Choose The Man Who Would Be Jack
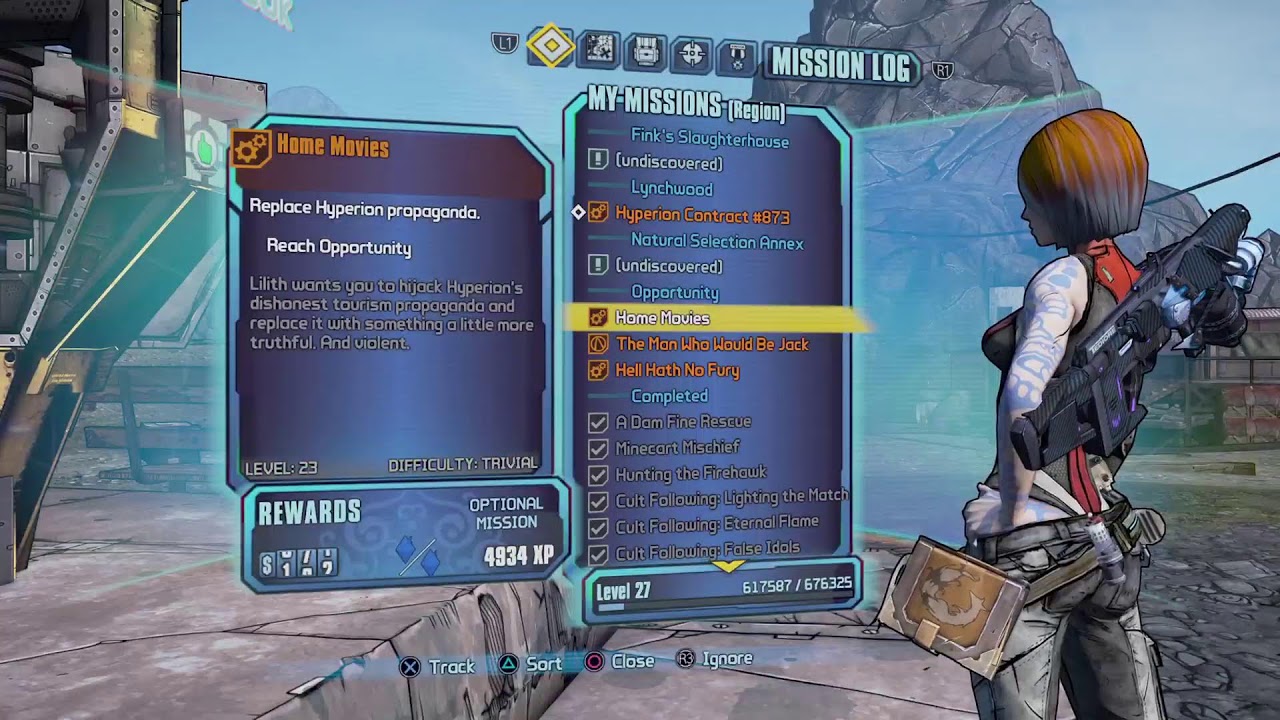Image resolution: width=1280 pixels, height=720 pixels. 712,344
